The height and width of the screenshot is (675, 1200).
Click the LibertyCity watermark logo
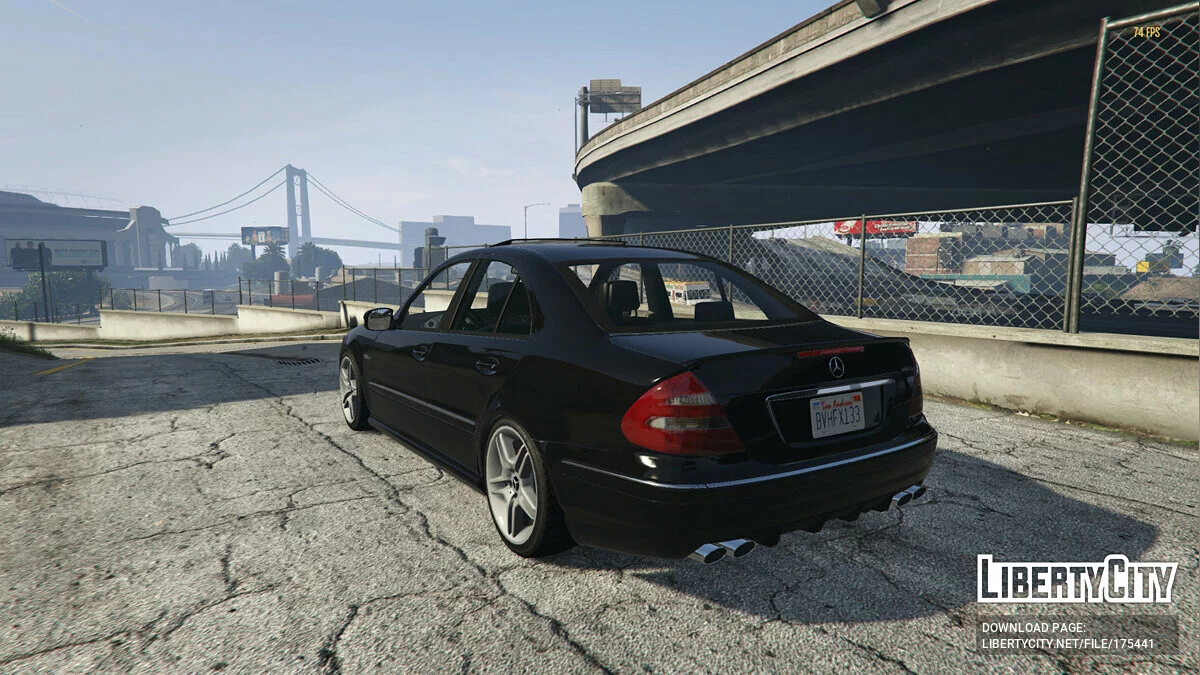[1077, 579]
